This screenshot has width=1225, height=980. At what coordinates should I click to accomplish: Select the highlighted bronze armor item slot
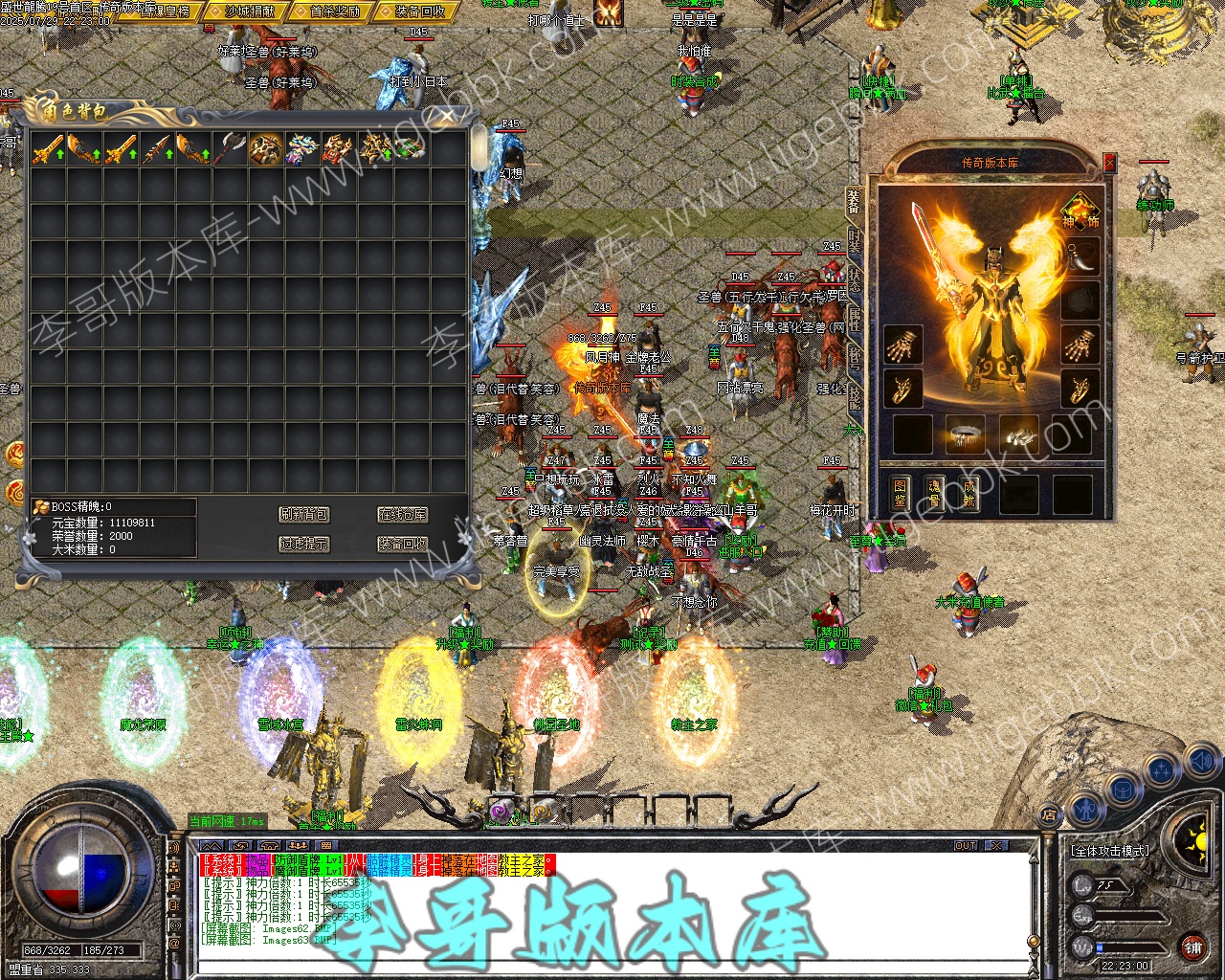point(266,148)
